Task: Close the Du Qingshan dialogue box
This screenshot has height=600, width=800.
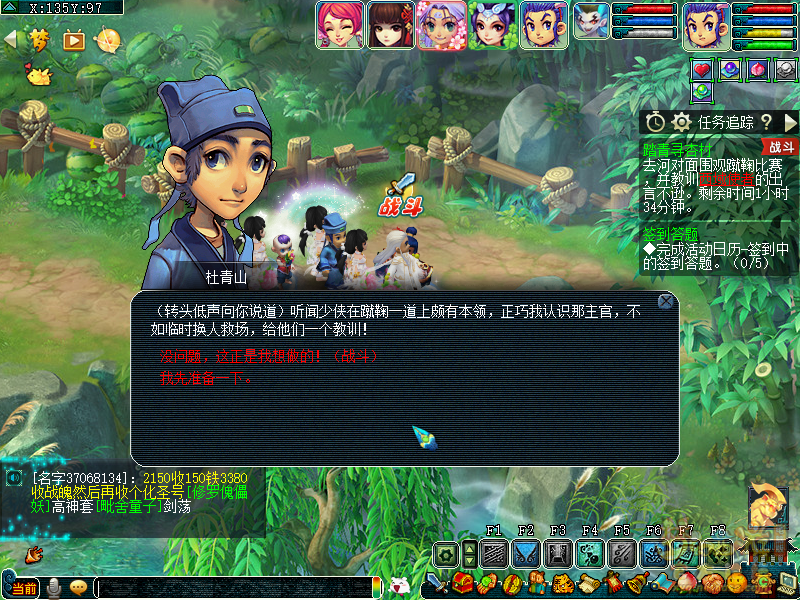Action: pos(665,301)
